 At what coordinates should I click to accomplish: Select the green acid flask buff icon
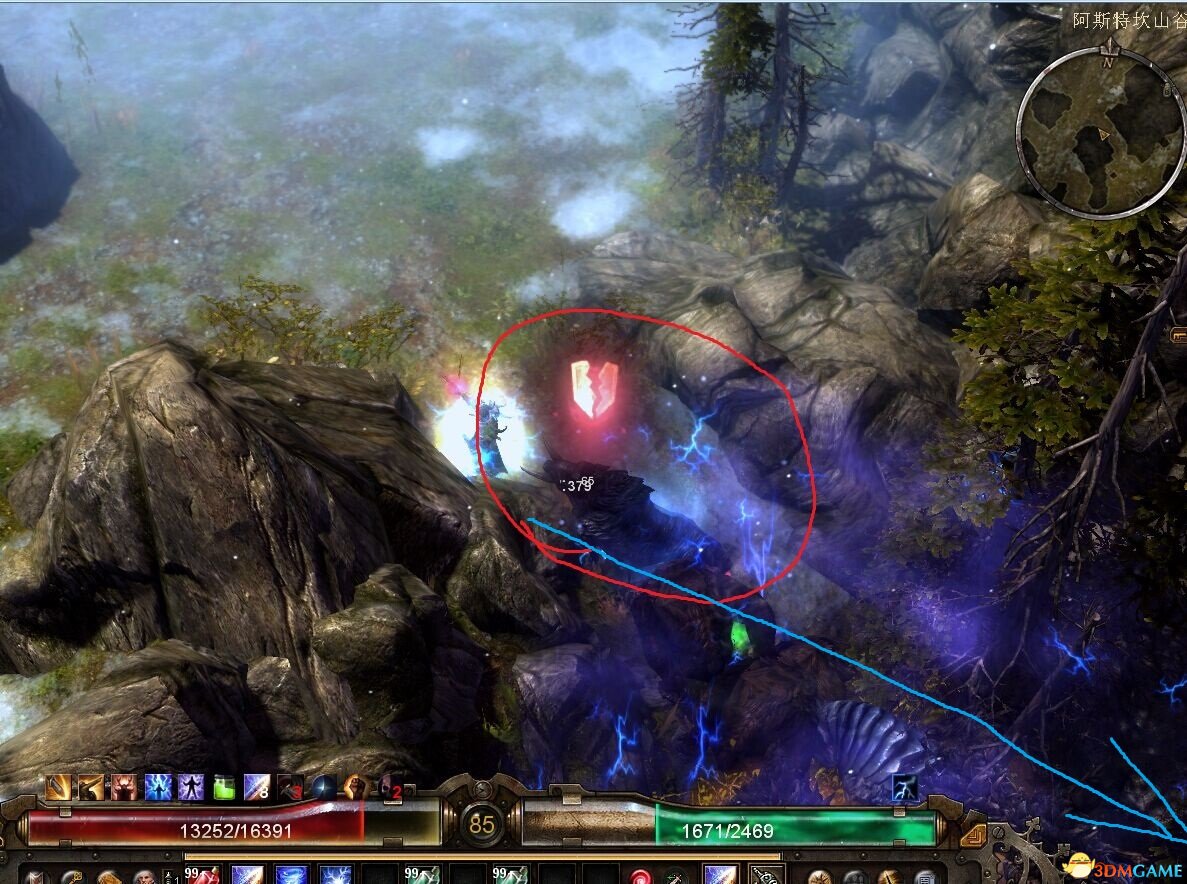tap(224, 788)
